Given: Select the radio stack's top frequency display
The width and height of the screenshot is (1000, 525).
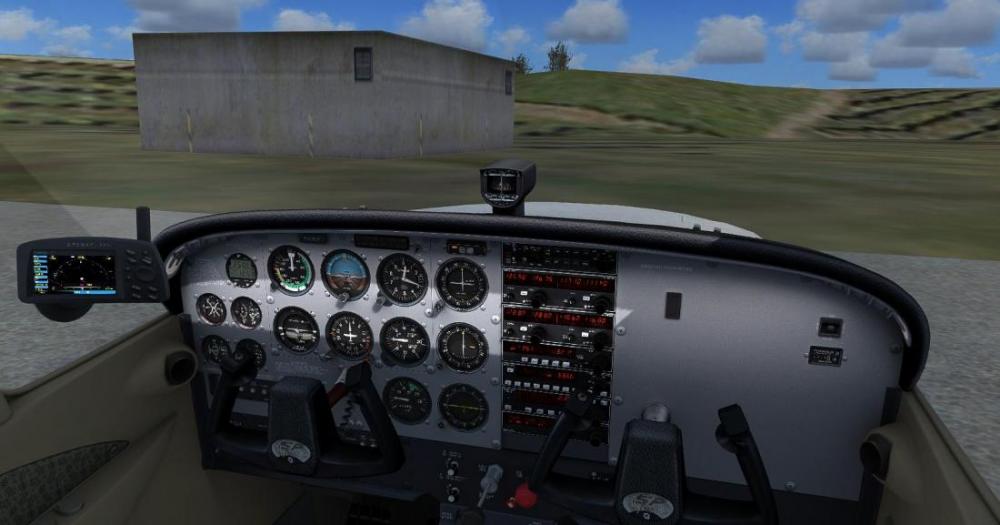Looking at the screenshot, I should [558, 279].
